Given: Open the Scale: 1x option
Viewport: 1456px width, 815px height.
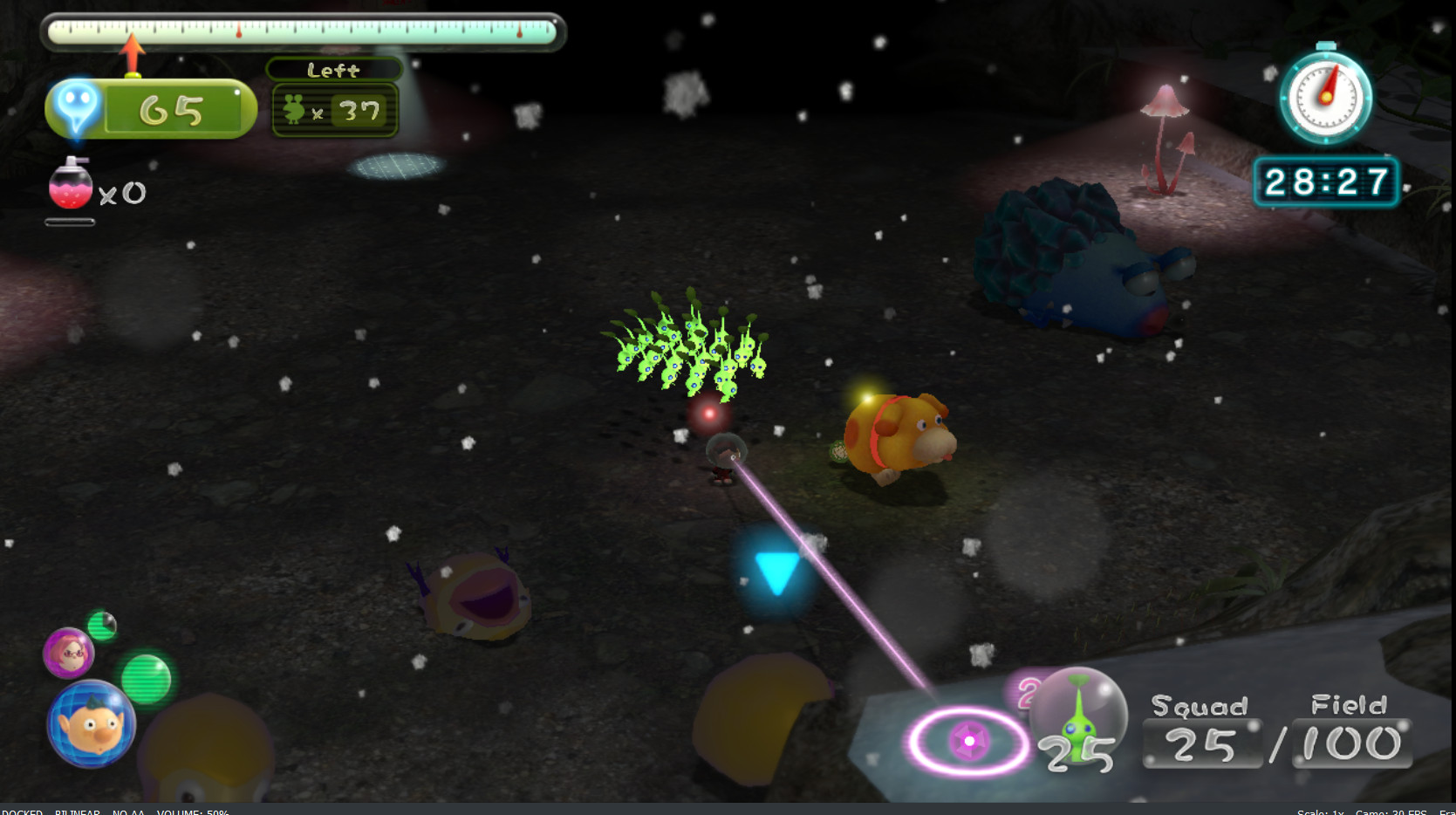Looking at the screenshot, I should (x=1319, y=811).
